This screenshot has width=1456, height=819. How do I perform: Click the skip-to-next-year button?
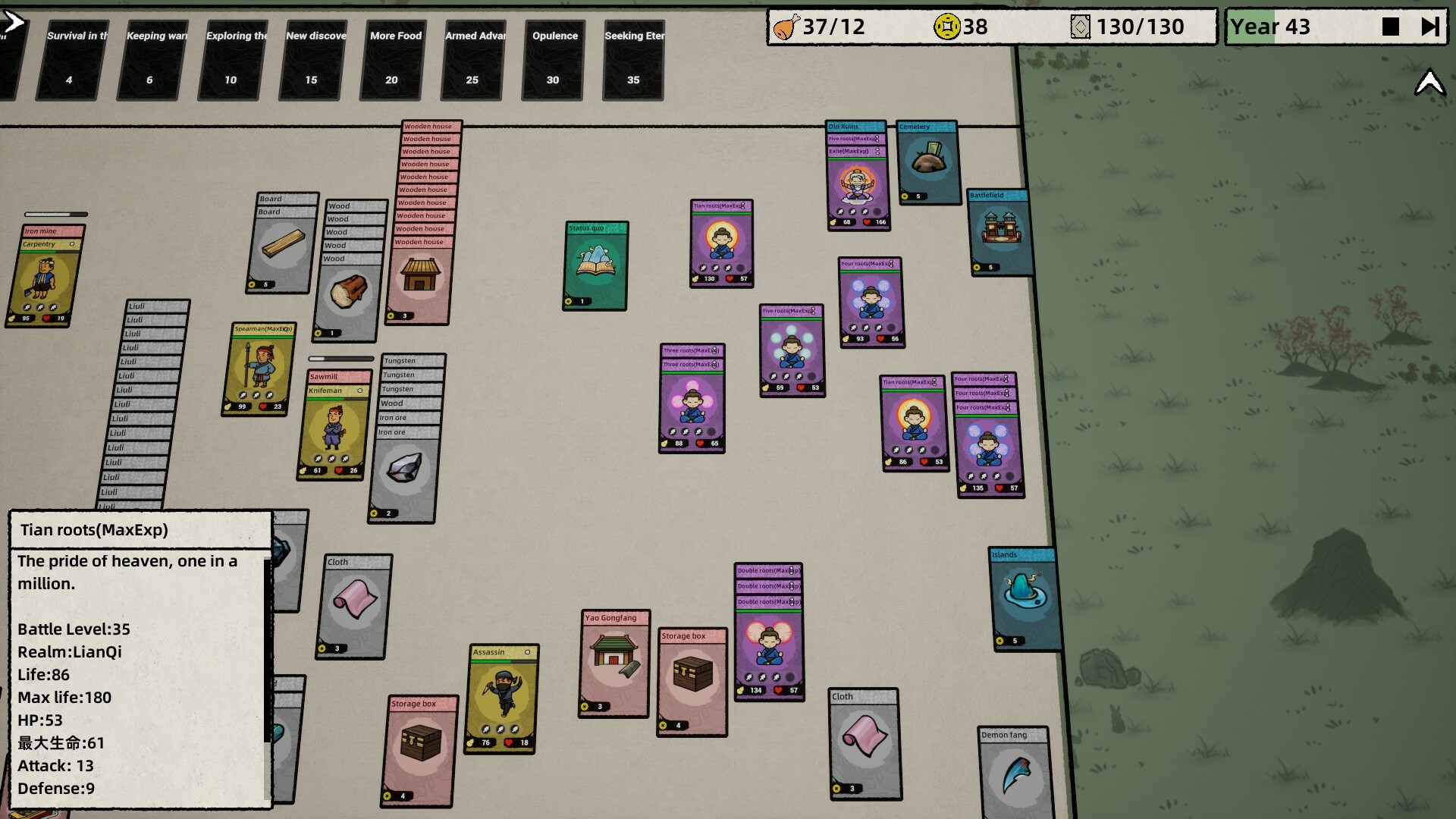click(1431, 26)
